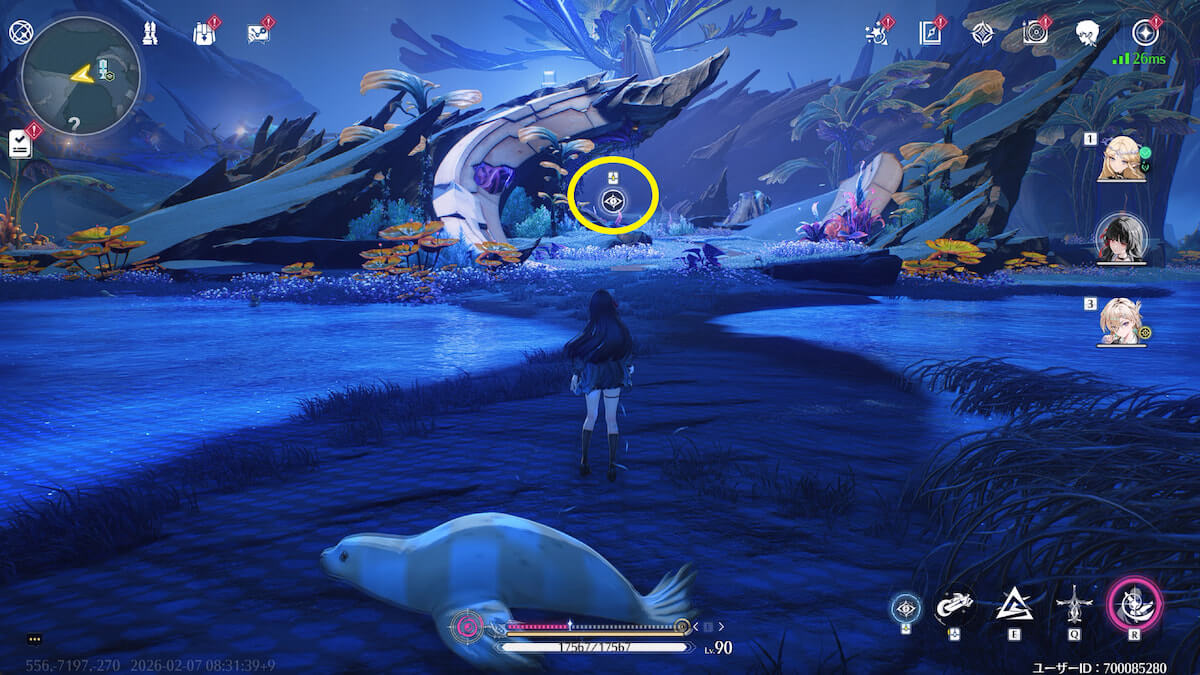
Task: Summon the motorcycle vehicle
Action: [x=954, y=605]
